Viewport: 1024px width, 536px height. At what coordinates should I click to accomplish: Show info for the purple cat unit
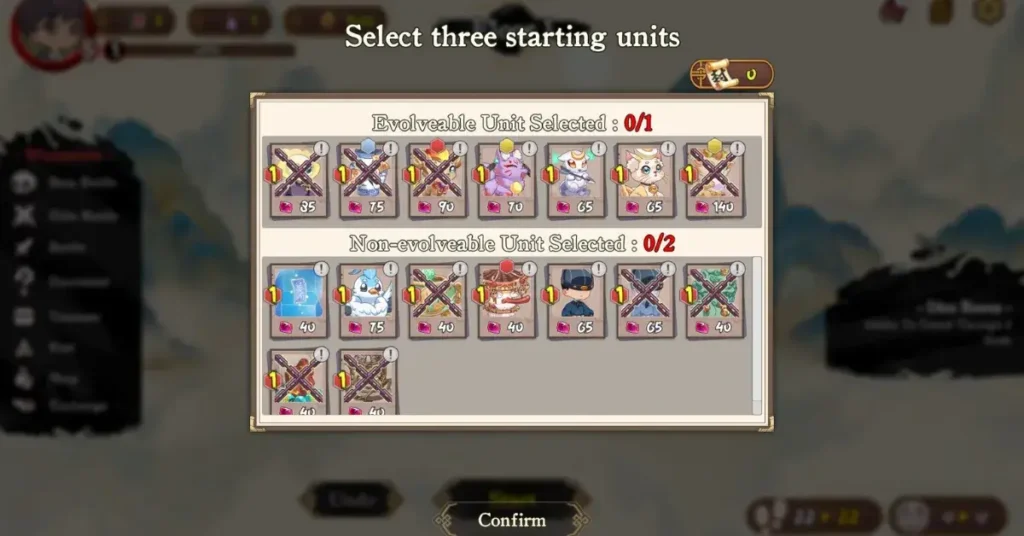point(529,149)
